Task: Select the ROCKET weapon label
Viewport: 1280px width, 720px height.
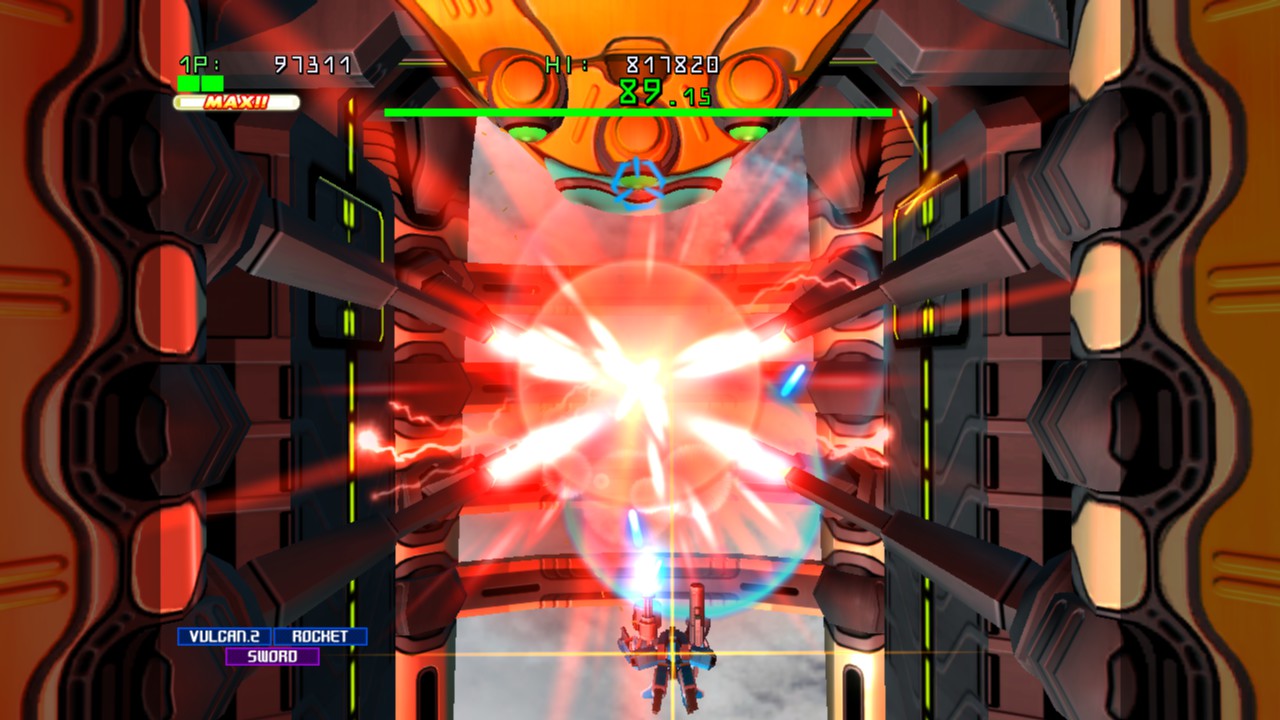Action: tap(322, 634)
